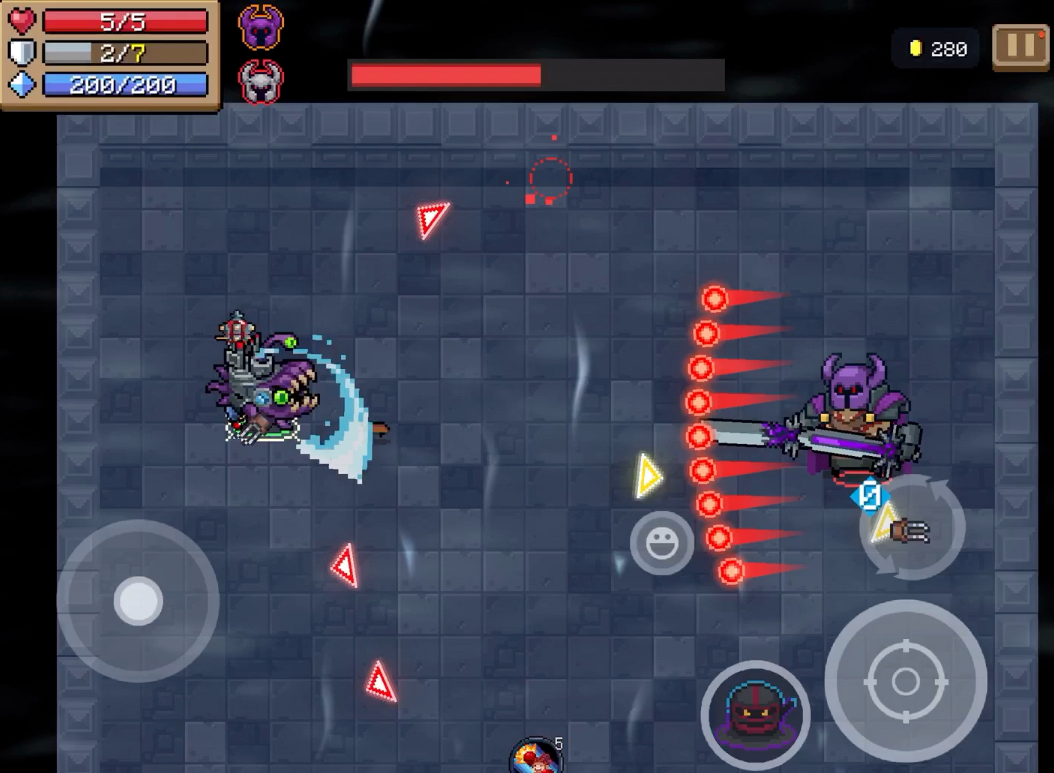The width and height of the screenshot is (1054, 773).
Task: Tap the crosshair attack button
Action: (905, 681)
